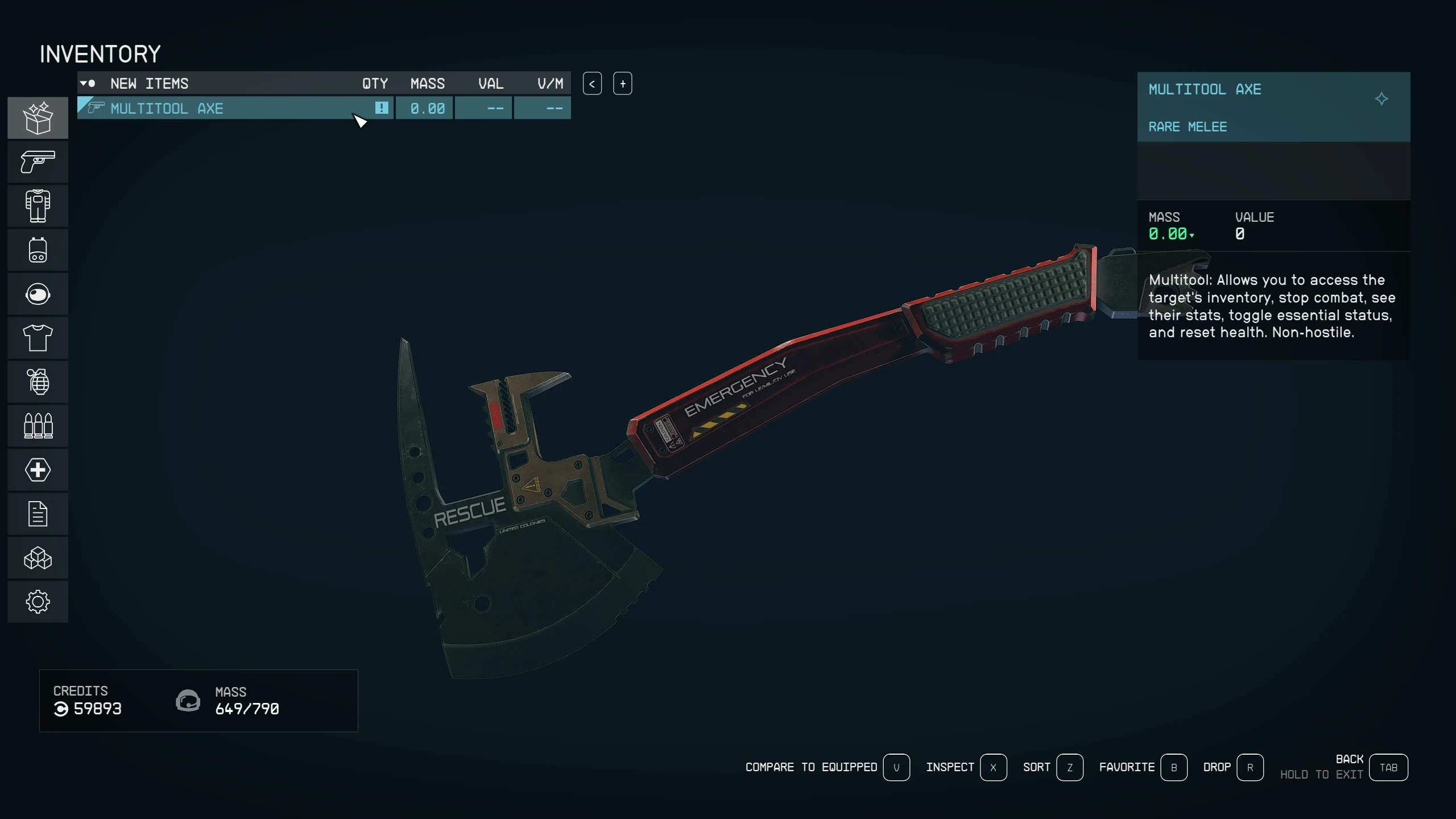Viewport: 1456px width, 819px height.
Task: Sort items by the QTY column
Action: (x=375, y=84)
